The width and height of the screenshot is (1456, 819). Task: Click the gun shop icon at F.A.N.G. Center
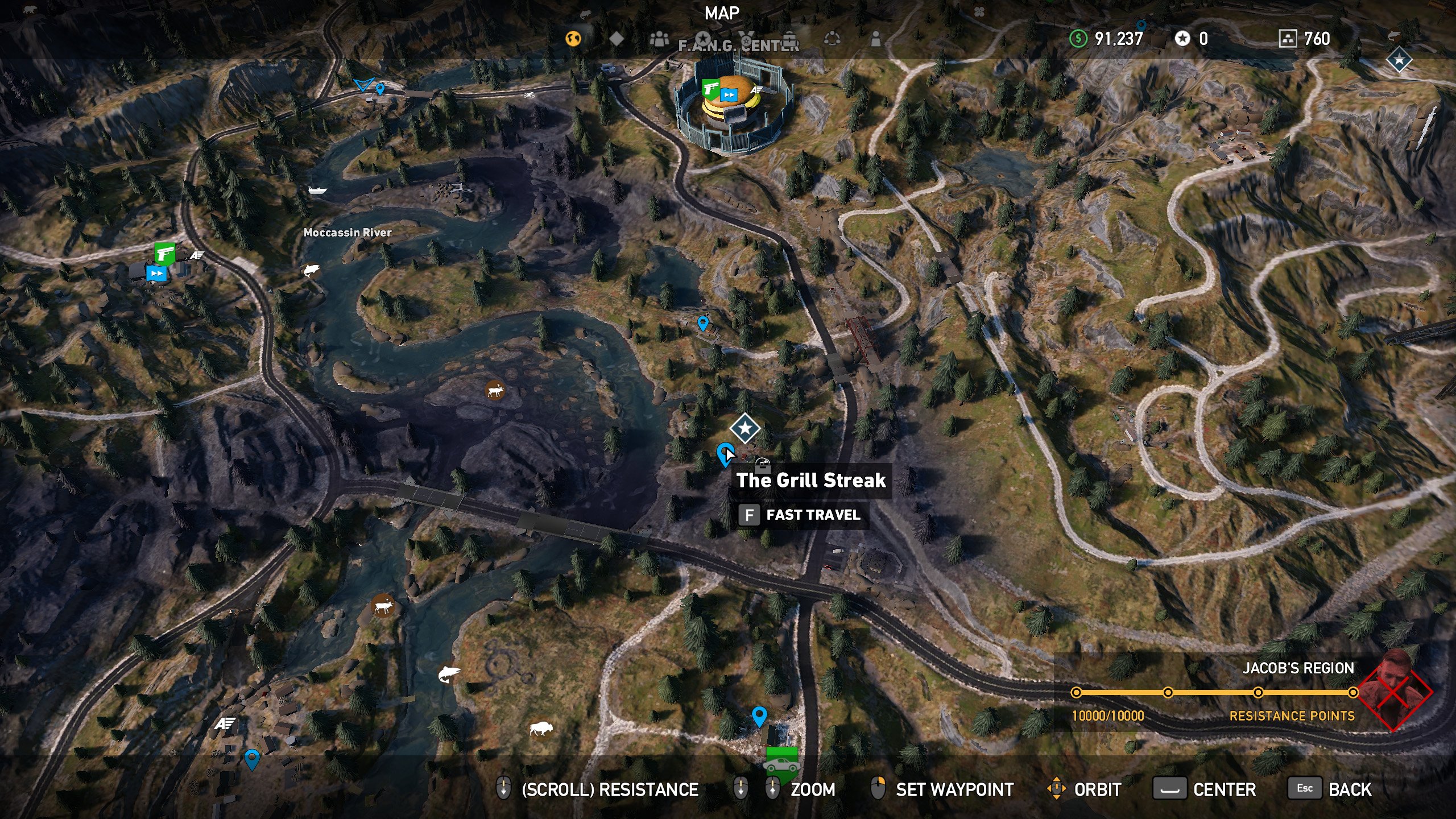click(x=710, y=88)
